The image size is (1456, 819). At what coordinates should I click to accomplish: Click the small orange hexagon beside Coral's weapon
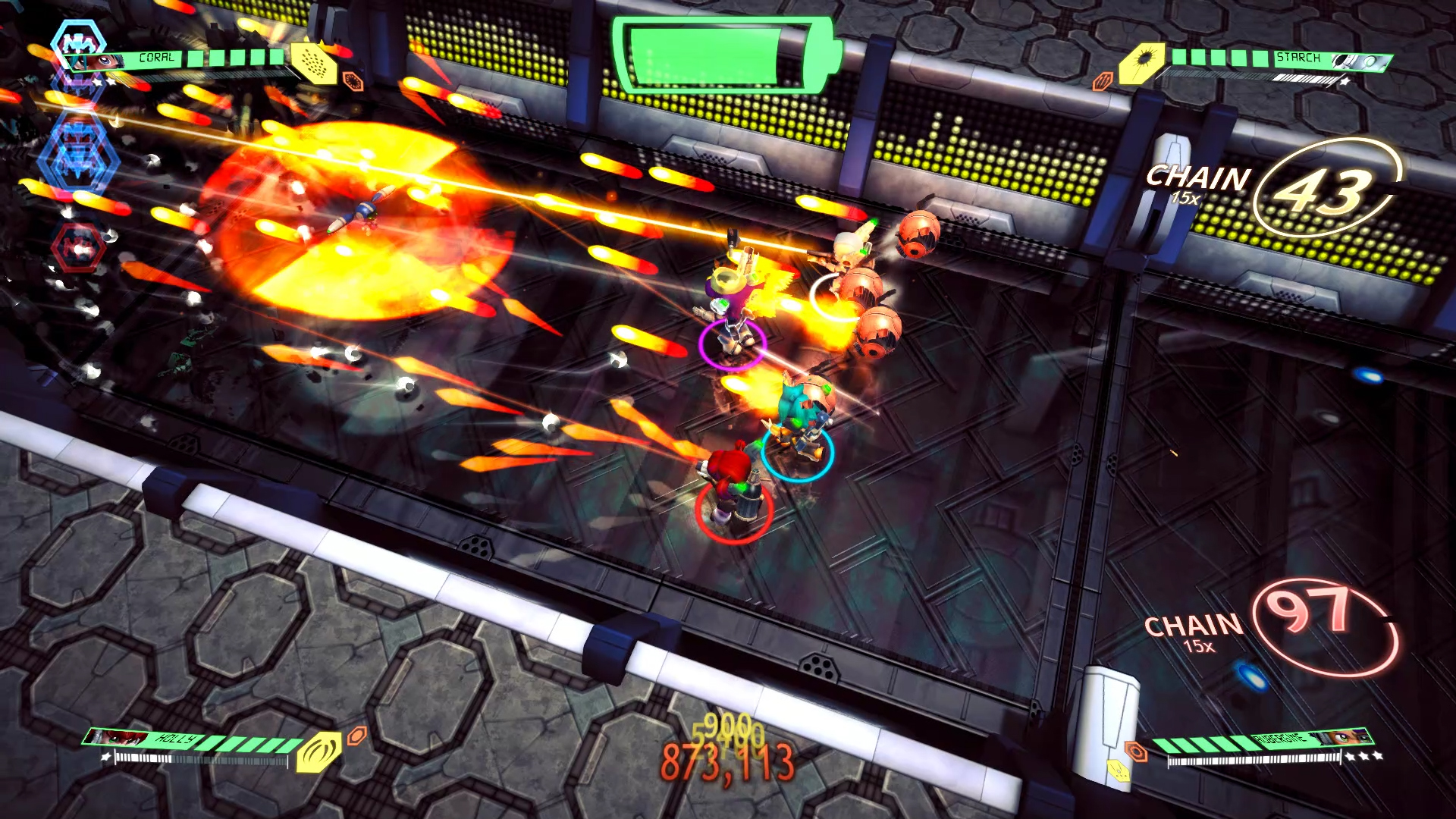353,80
